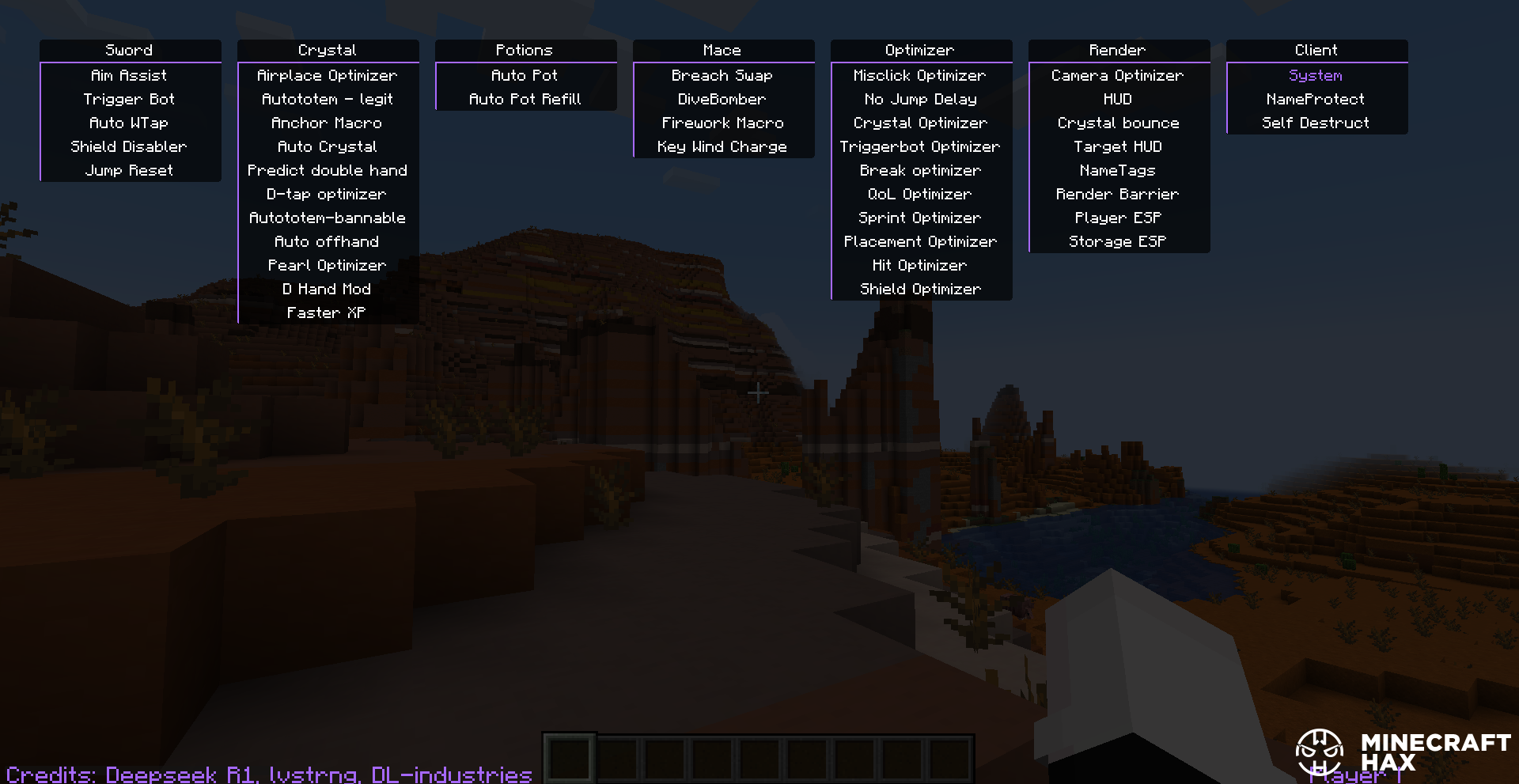Toggle the Sprint Optimizer entry
The height and width of the screenshot is (784, 1519).
tap(920, 218)
